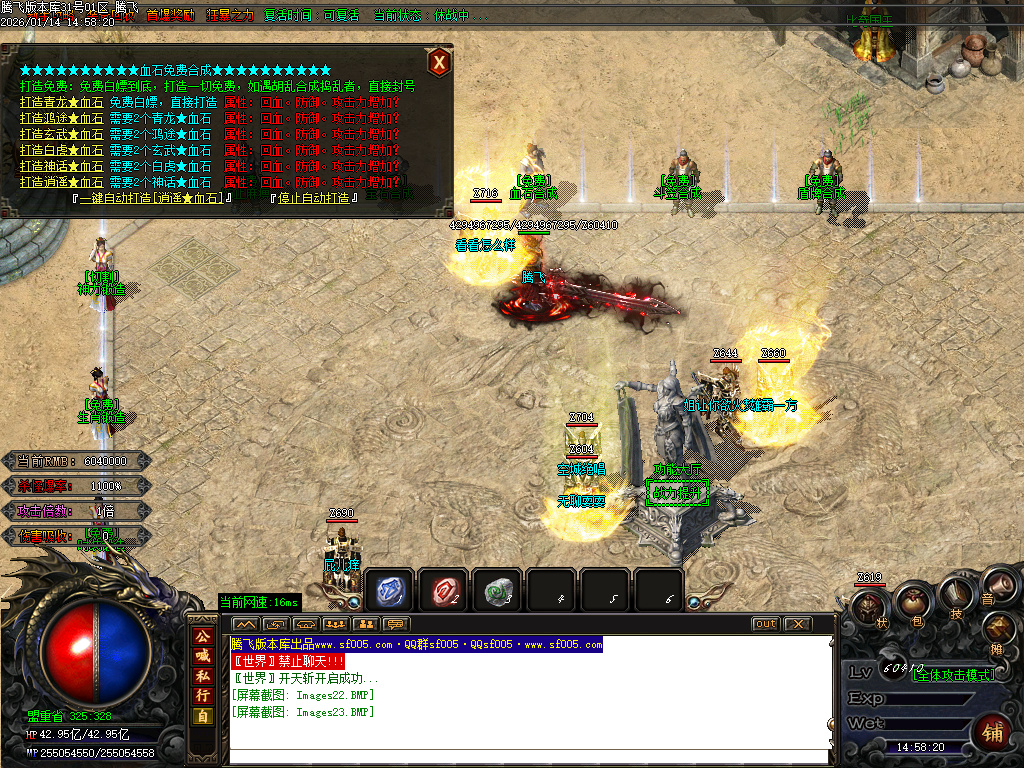Viewport: 1024px width, 768px height.
Task: Switch chat to 公 public channel
Action: point(202,636)
